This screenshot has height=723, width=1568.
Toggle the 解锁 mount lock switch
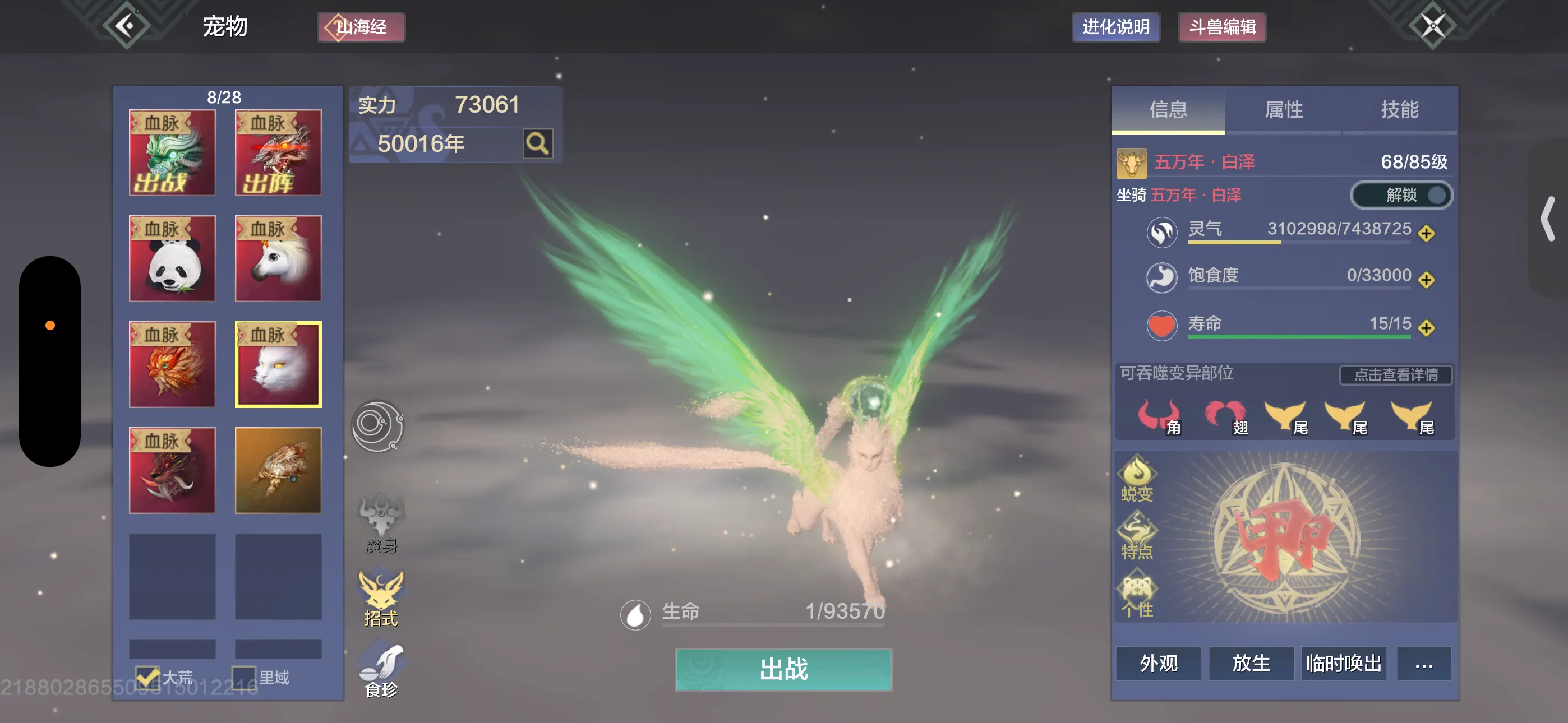(1401, 196)
